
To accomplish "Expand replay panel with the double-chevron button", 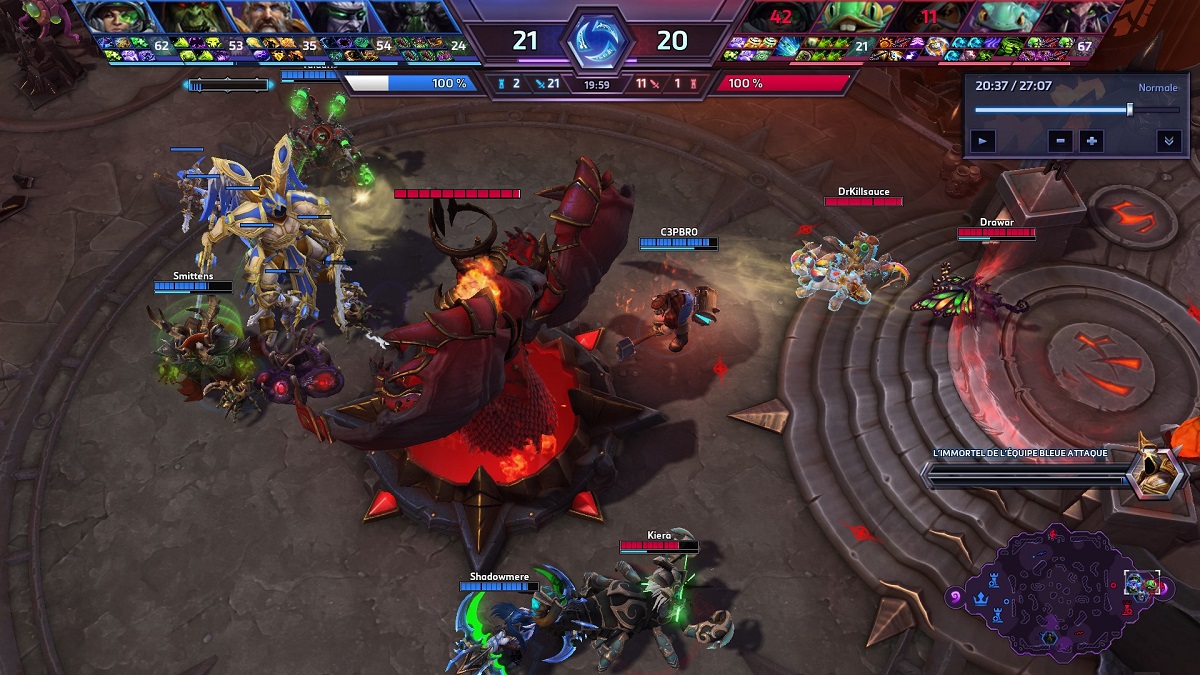I will (x=1168, y=141).
